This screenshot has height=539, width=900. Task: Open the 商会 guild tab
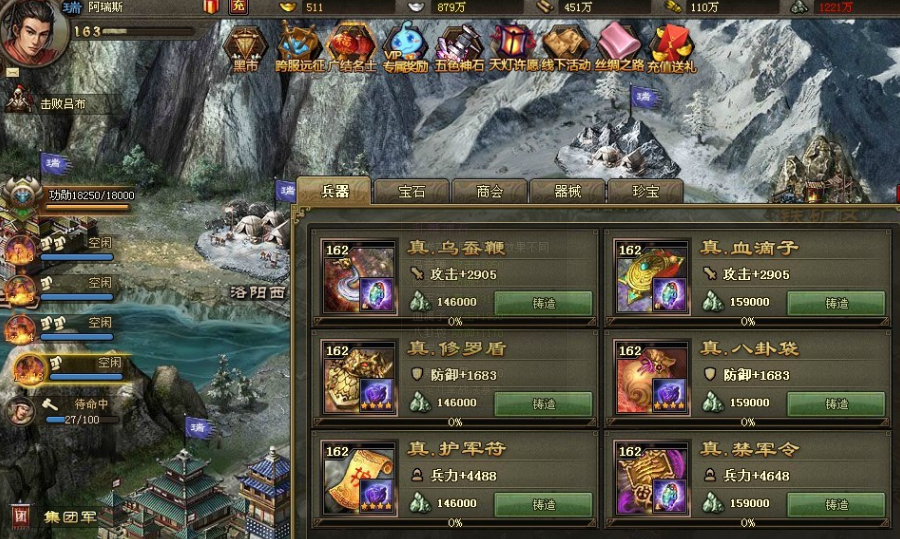coord(489,191)
